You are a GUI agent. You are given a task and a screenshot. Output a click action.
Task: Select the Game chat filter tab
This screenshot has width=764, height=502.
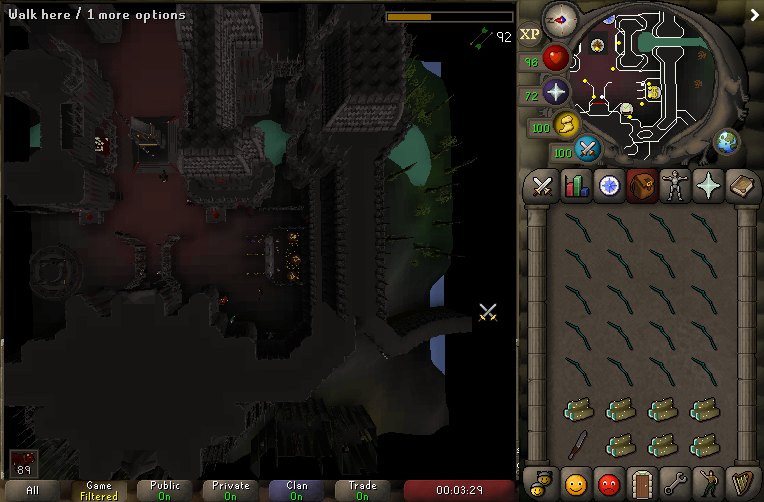pyautogui.click(x=99, y=490)
